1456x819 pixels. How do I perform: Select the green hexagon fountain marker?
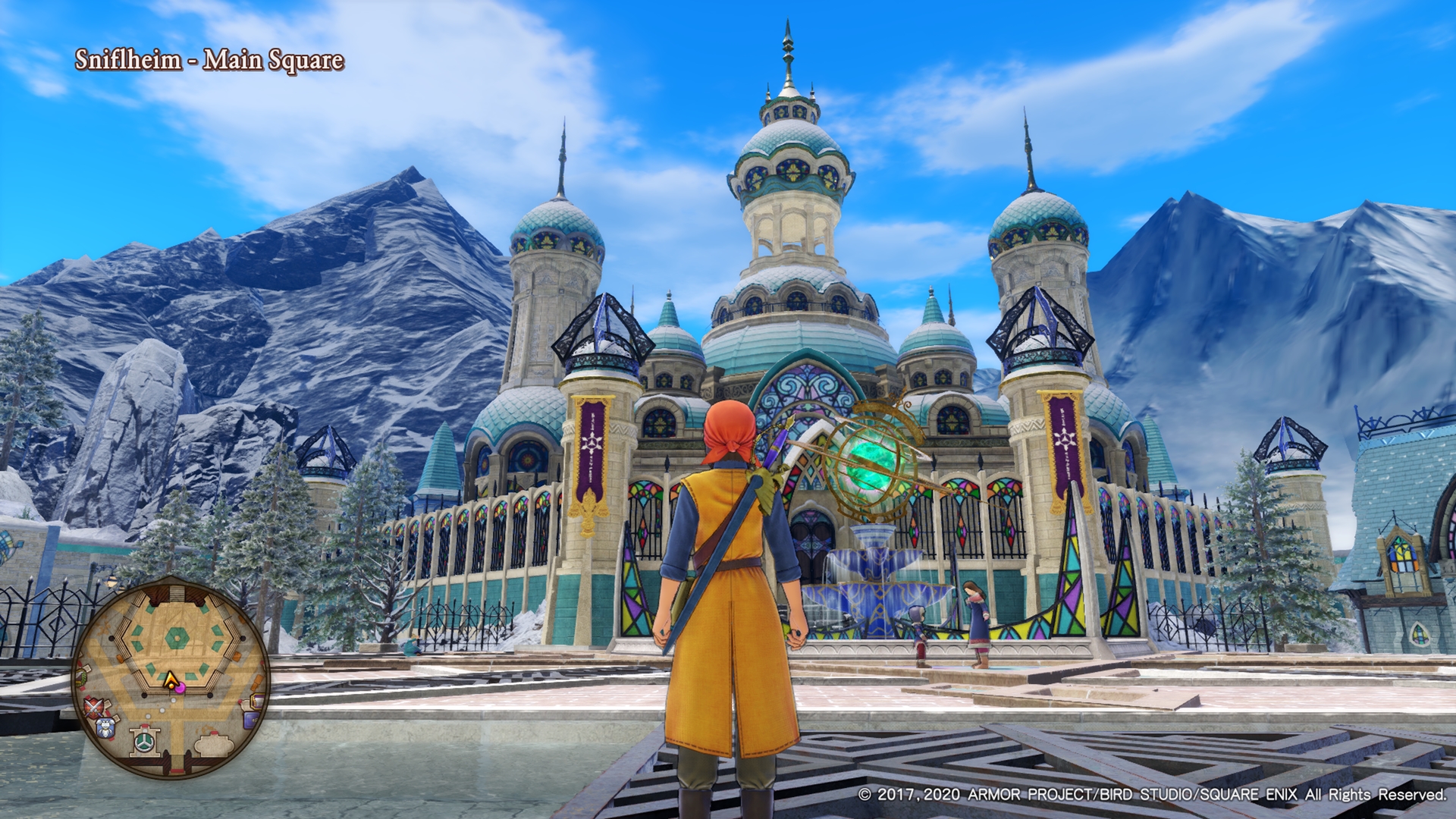click(x=177, y=638)
